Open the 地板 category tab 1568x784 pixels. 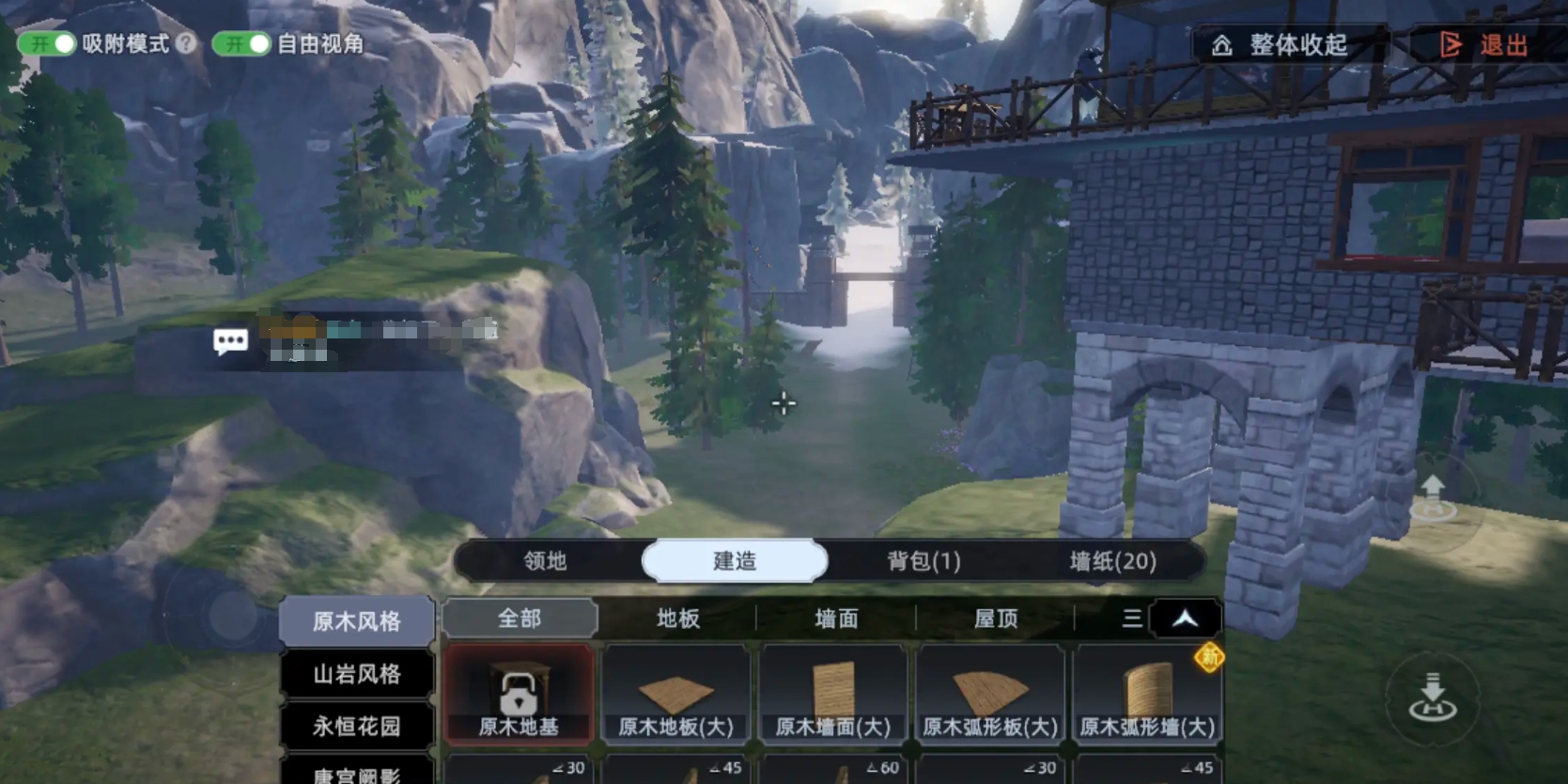(x=676, y=619)
